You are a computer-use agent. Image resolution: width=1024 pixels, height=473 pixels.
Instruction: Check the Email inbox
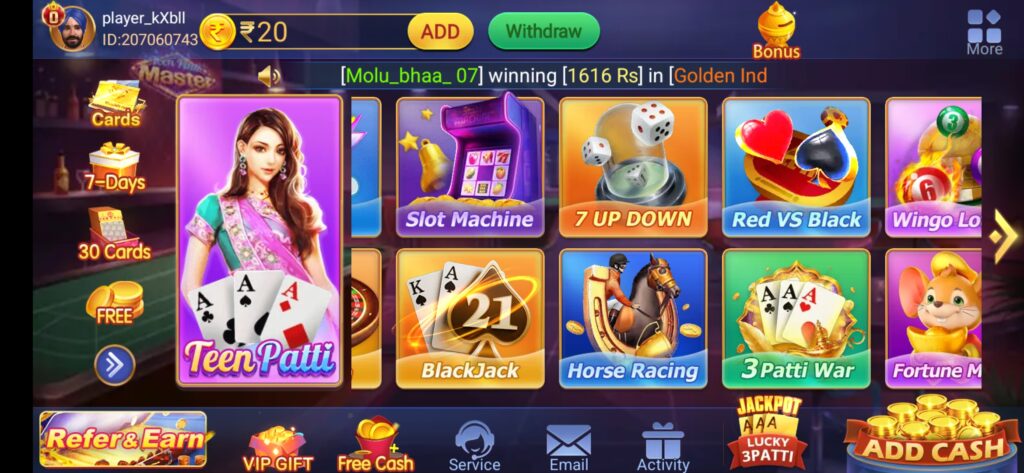point(569,446)
